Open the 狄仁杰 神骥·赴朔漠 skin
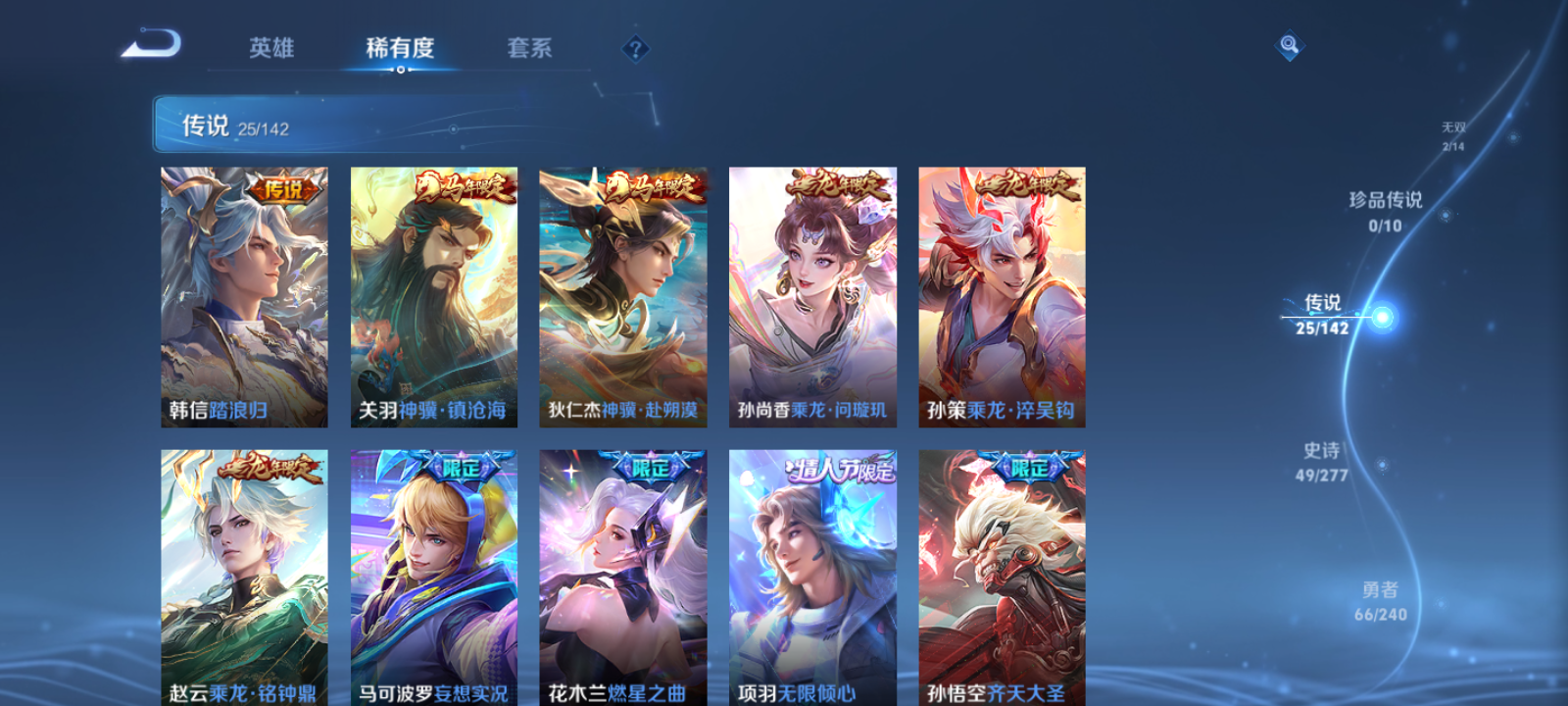This screenshot has height=706, width=1568. 624,294
